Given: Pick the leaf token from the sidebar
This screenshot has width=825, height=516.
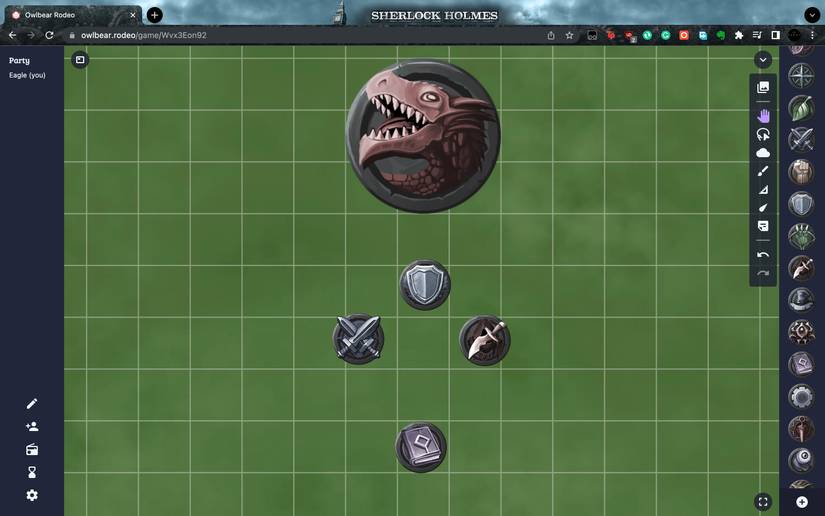Looking at the screenshot, I should (x=801, y=107).
